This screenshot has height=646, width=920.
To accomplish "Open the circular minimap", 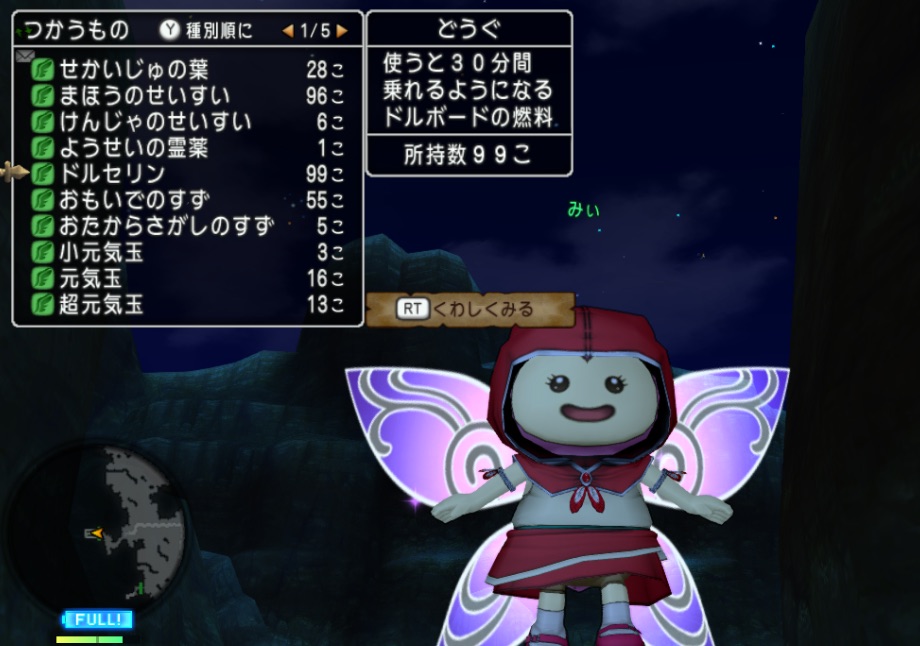I will [x=98, y=520].
